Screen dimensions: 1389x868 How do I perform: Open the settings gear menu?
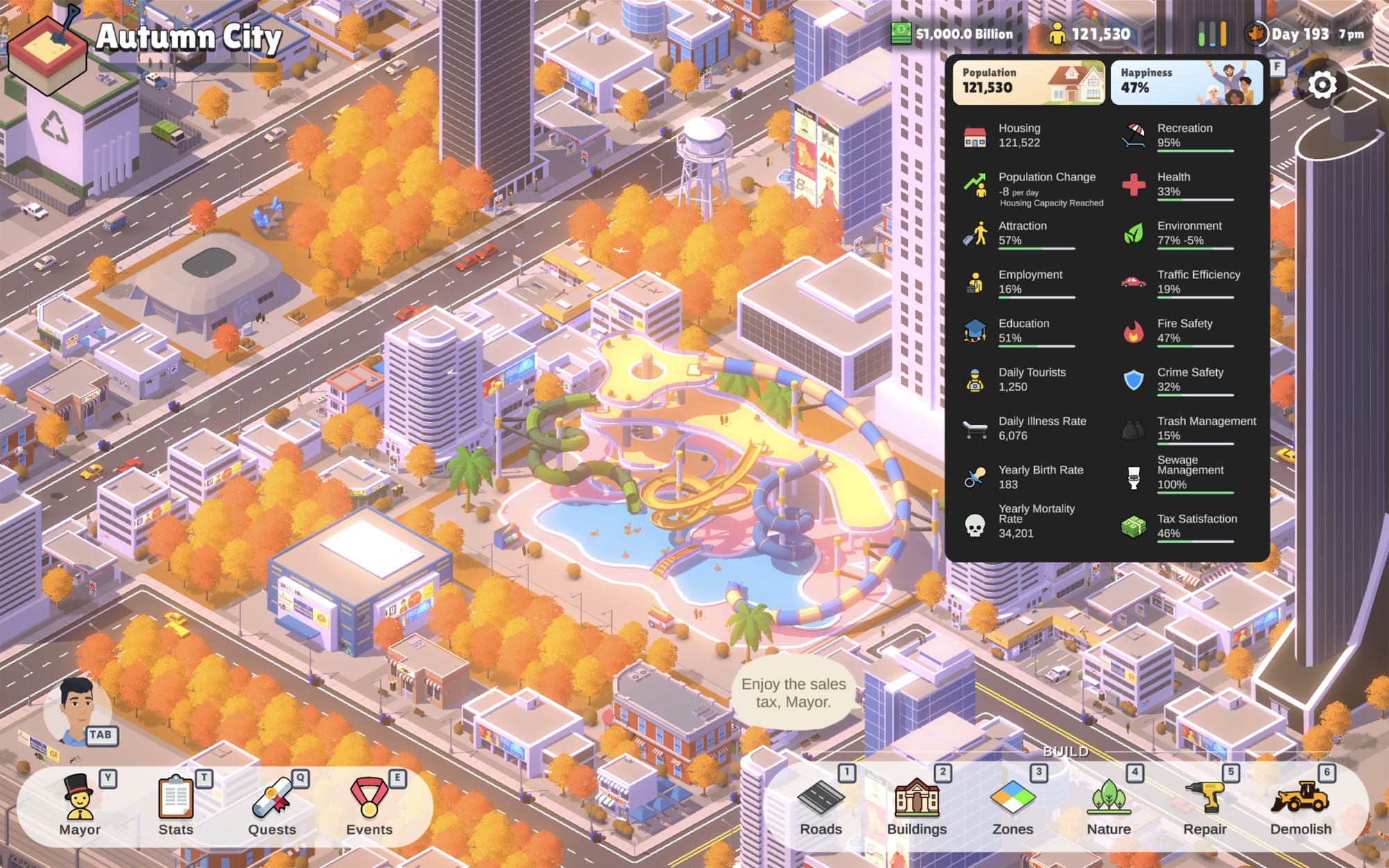(1322, 83)
